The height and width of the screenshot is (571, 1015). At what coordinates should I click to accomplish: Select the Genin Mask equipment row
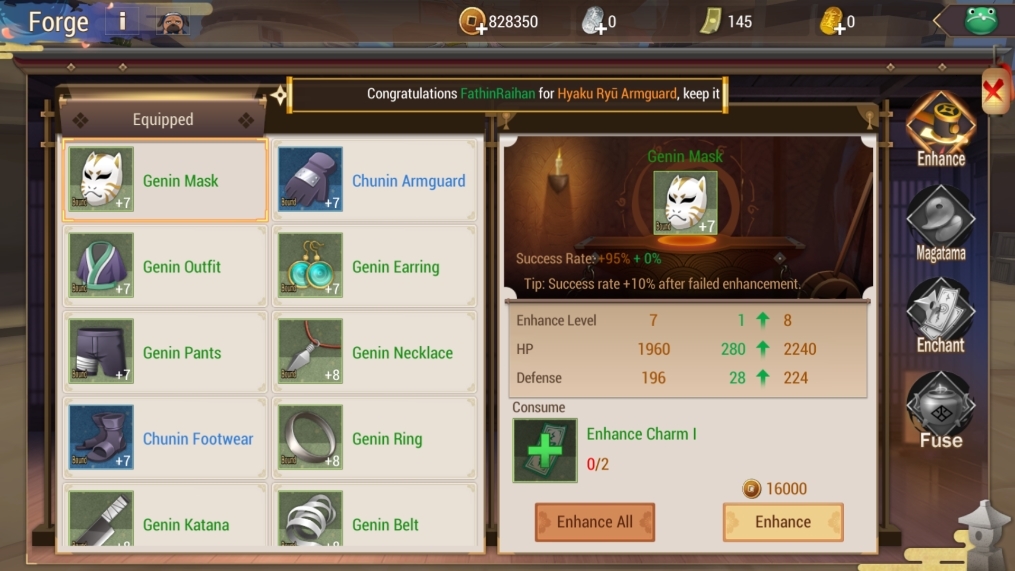(x=165, y=180)
